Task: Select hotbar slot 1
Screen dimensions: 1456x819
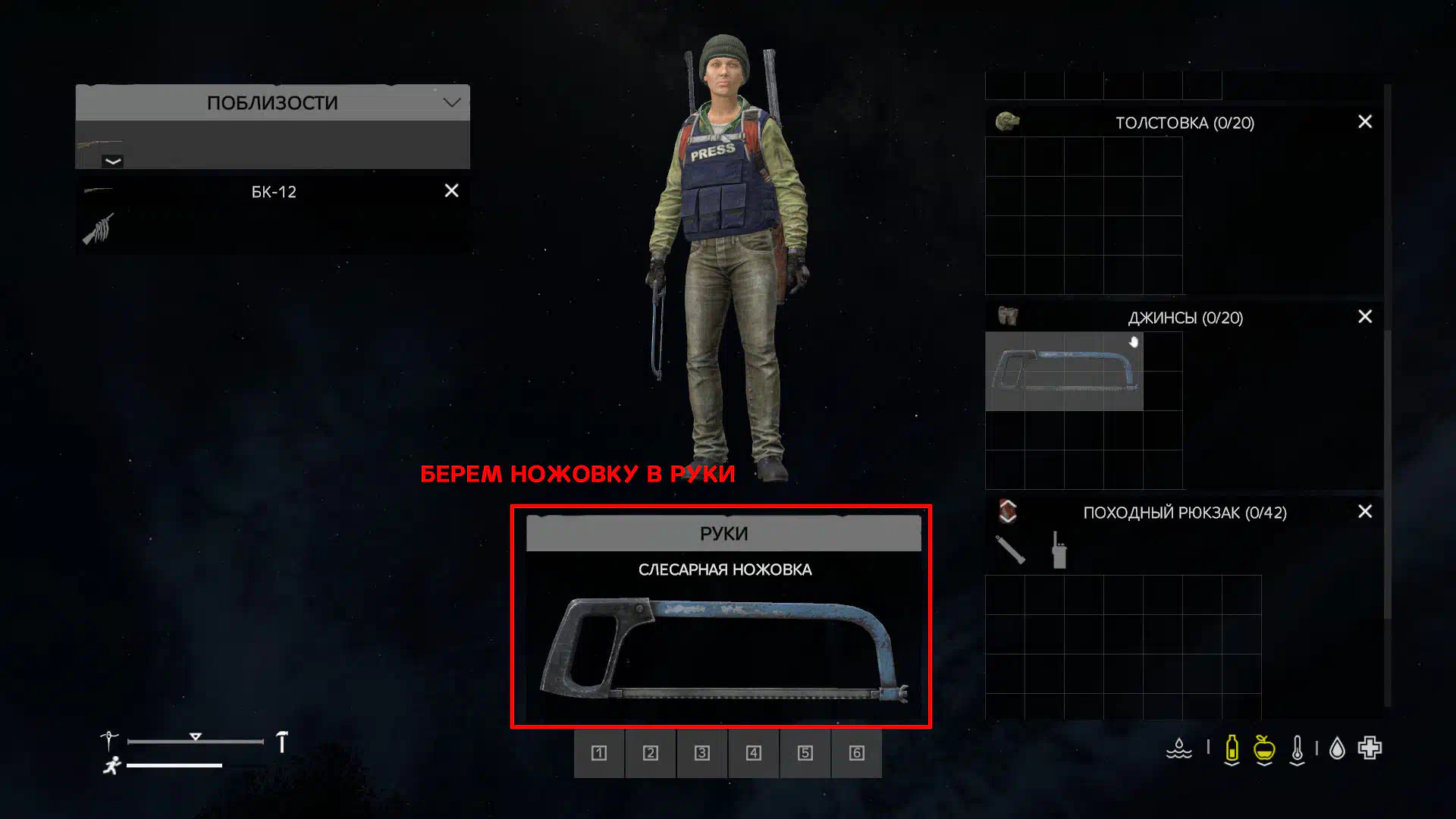Action: tap(599, 753)
